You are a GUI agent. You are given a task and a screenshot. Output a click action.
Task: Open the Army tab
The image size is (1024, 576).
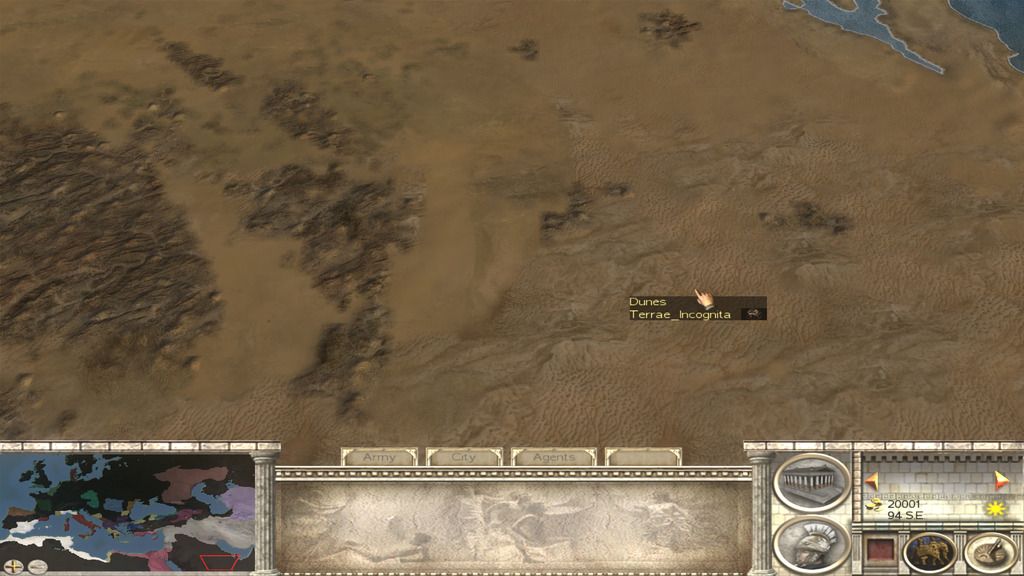379,457
